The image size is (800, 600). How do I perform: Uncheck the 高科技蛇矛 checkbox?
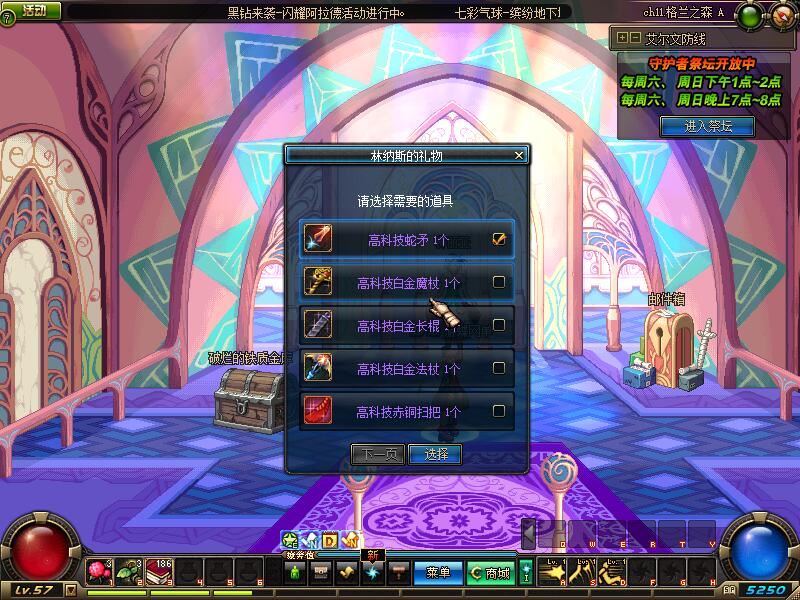point(499,239)
